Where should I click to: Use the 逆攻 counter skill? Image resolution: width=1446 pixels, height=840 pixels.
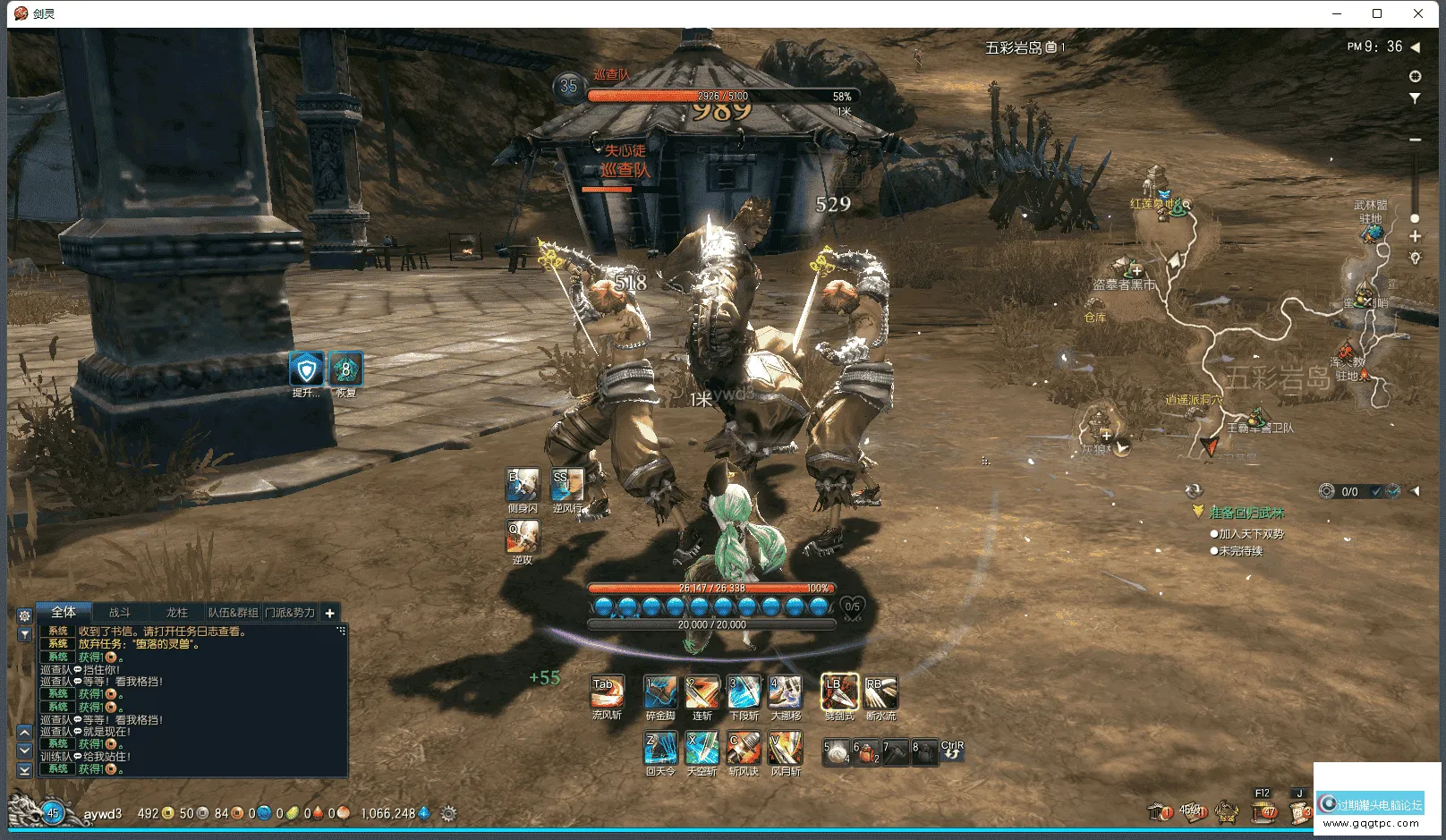523,537
